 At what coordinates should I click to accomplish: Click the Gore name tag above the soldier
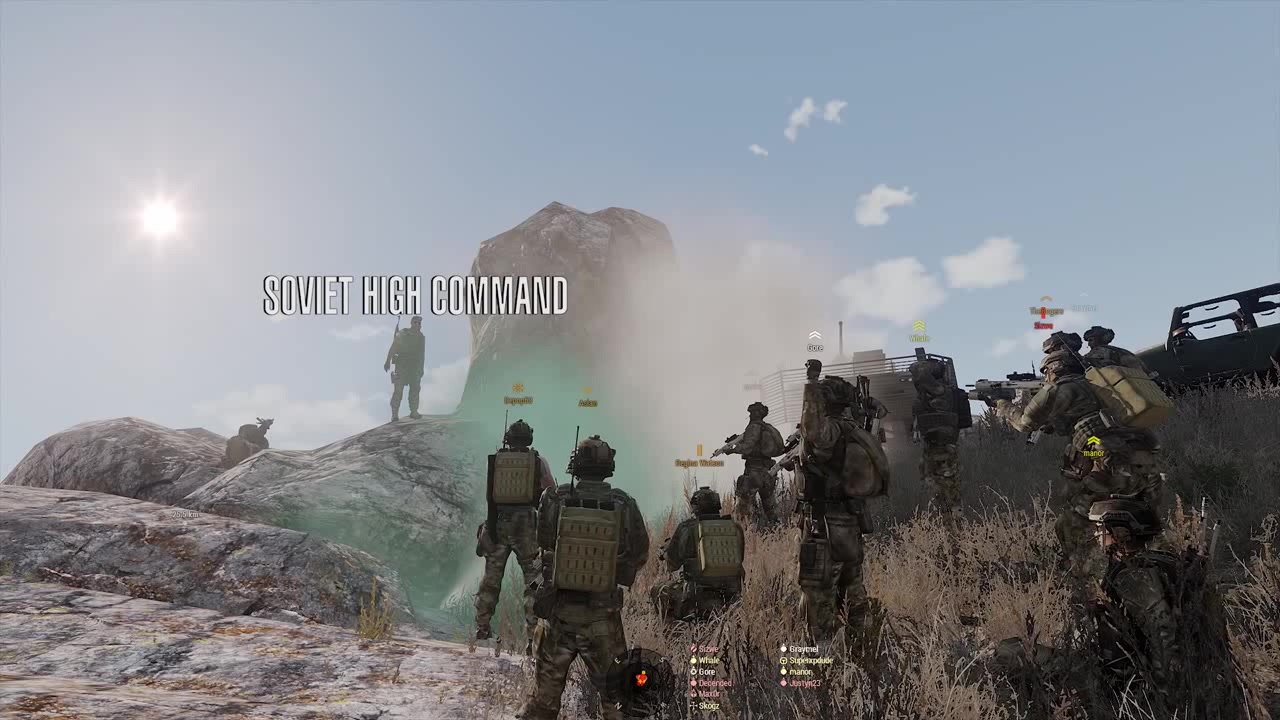click(x=815, y=348)
